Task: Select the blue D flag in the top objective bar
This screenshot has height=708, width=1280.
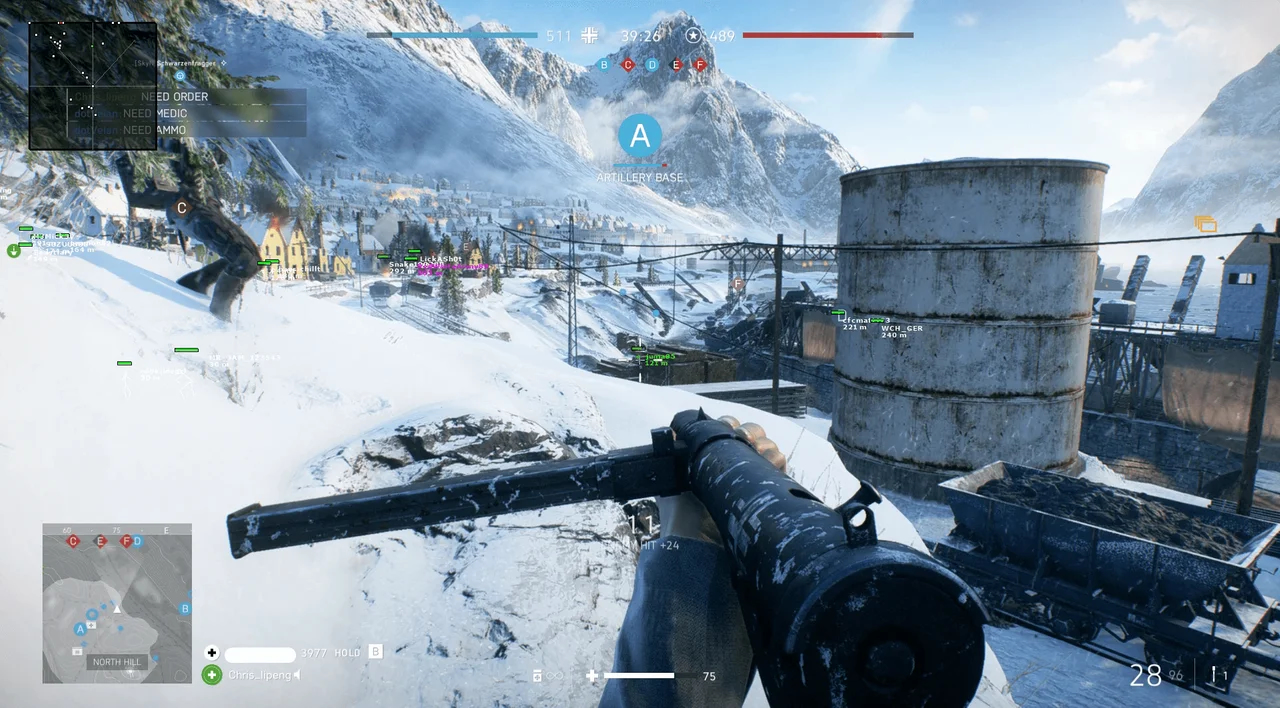Action: [652, 65]
